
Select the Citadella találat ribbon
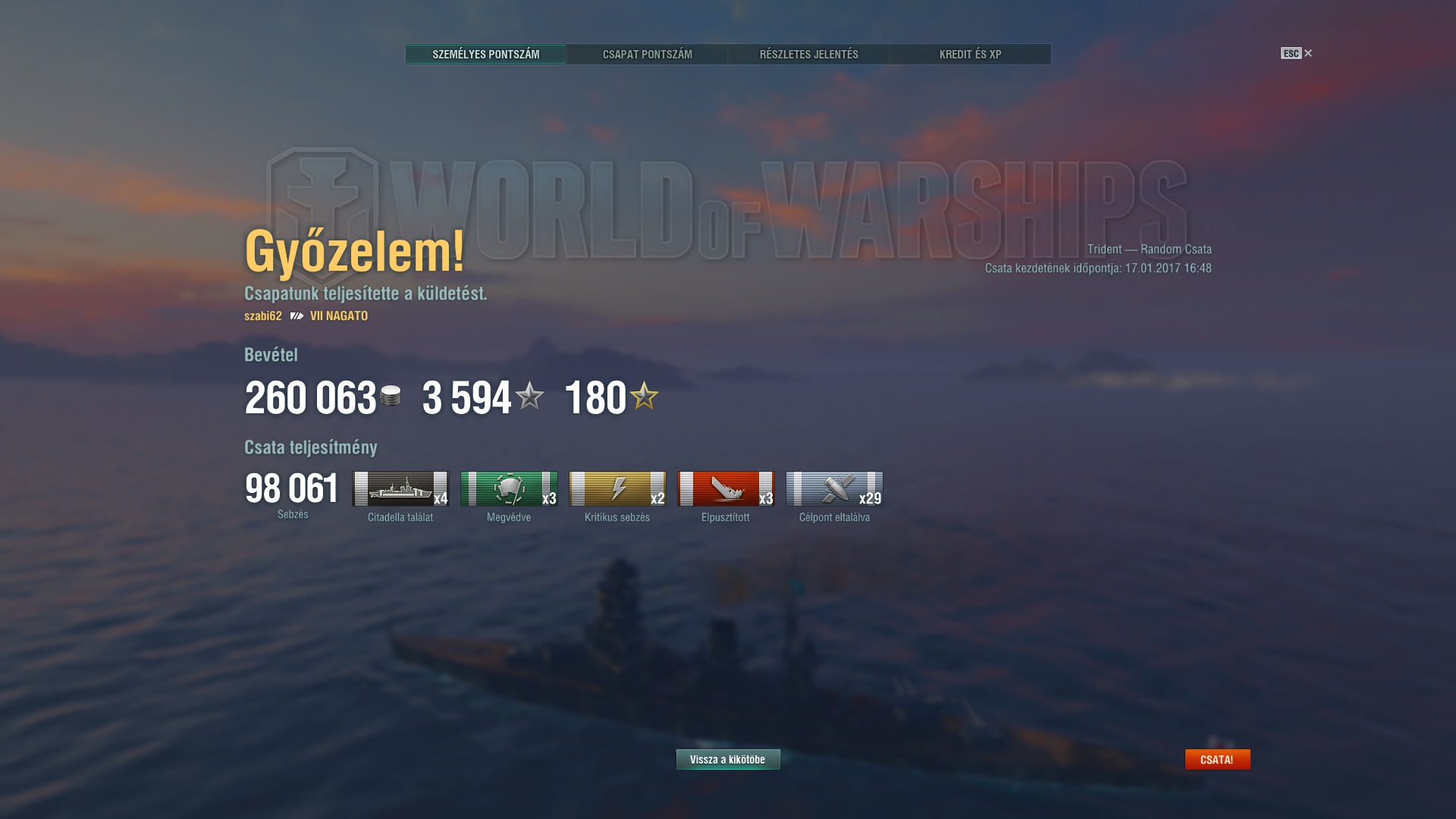pos(400,489)
